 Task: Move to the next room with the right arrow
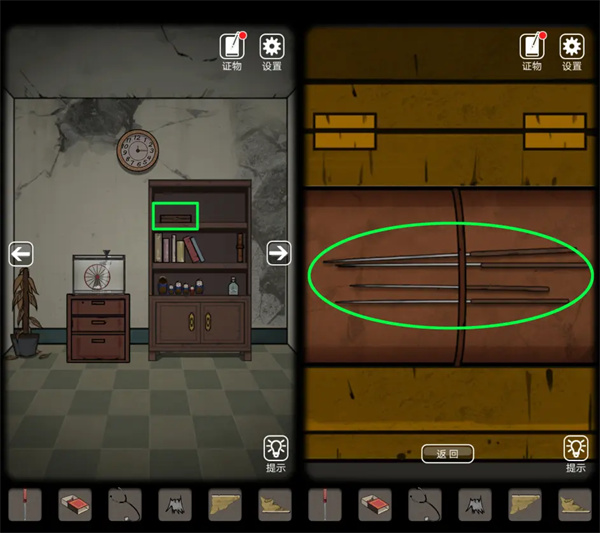278,254
